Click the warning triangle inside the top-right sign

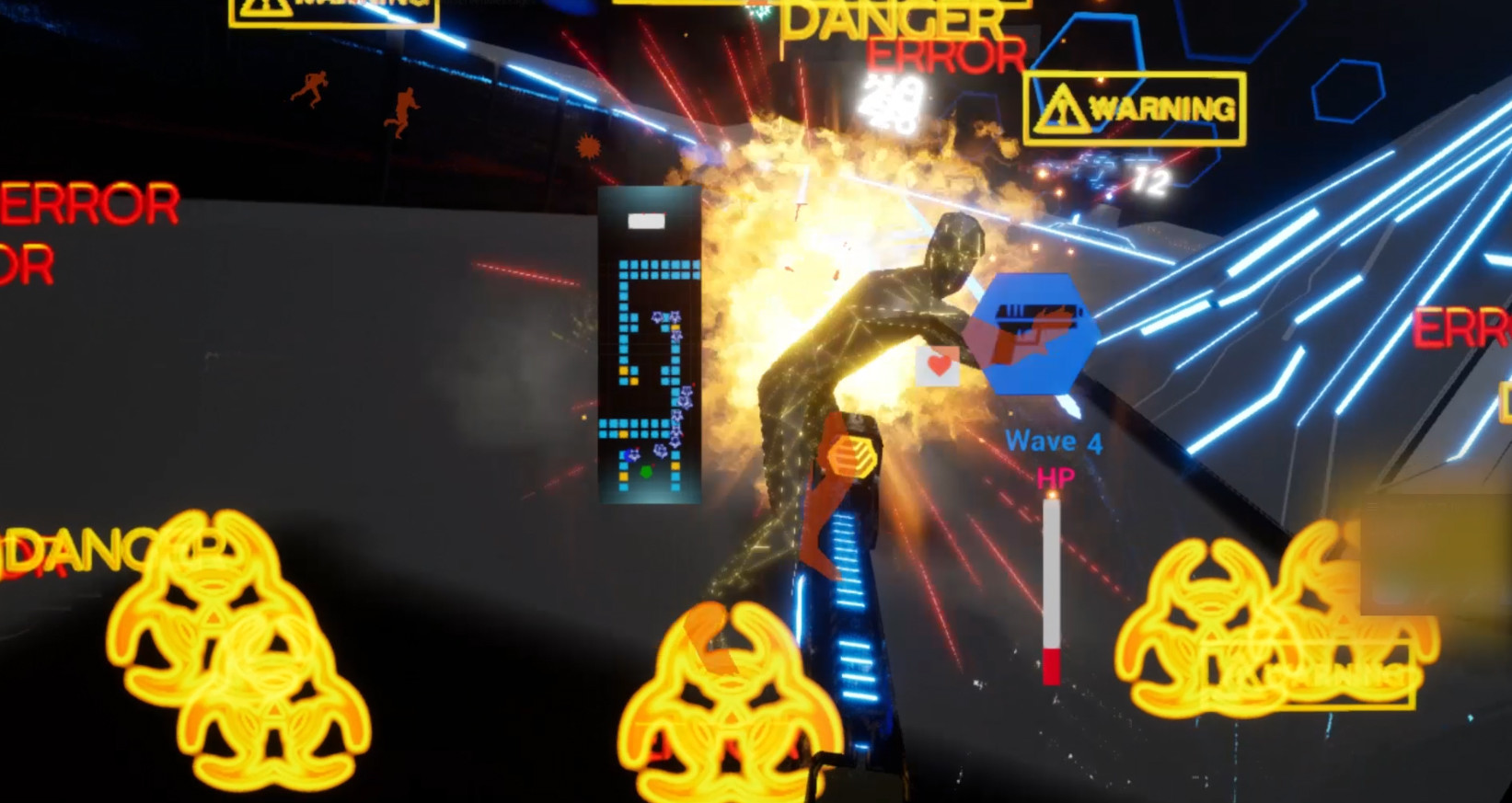(1064, 104)
